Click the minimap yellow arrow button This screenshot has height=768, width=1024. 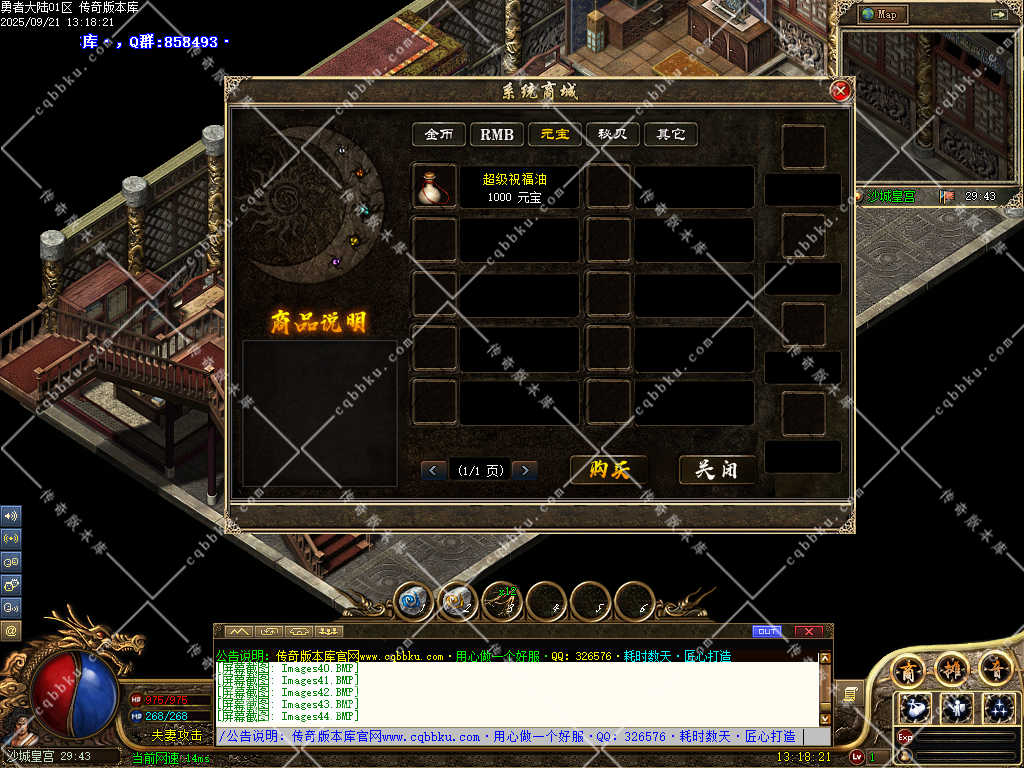(x=998, y=14)
